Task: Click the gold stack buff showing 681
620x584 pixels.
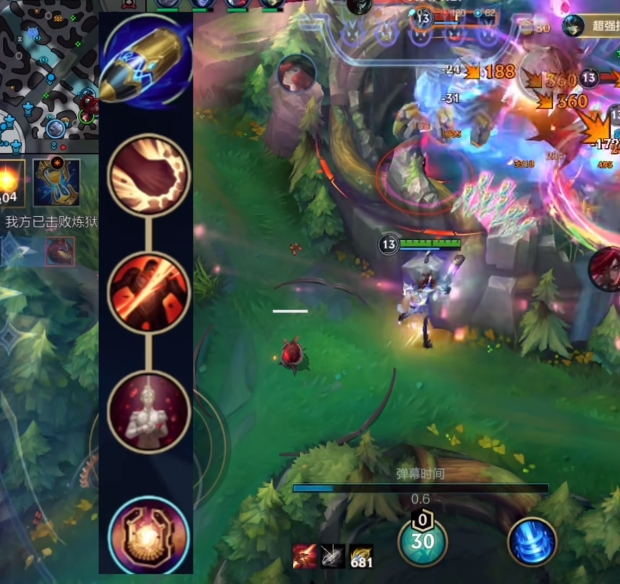Action: (361, 556)
